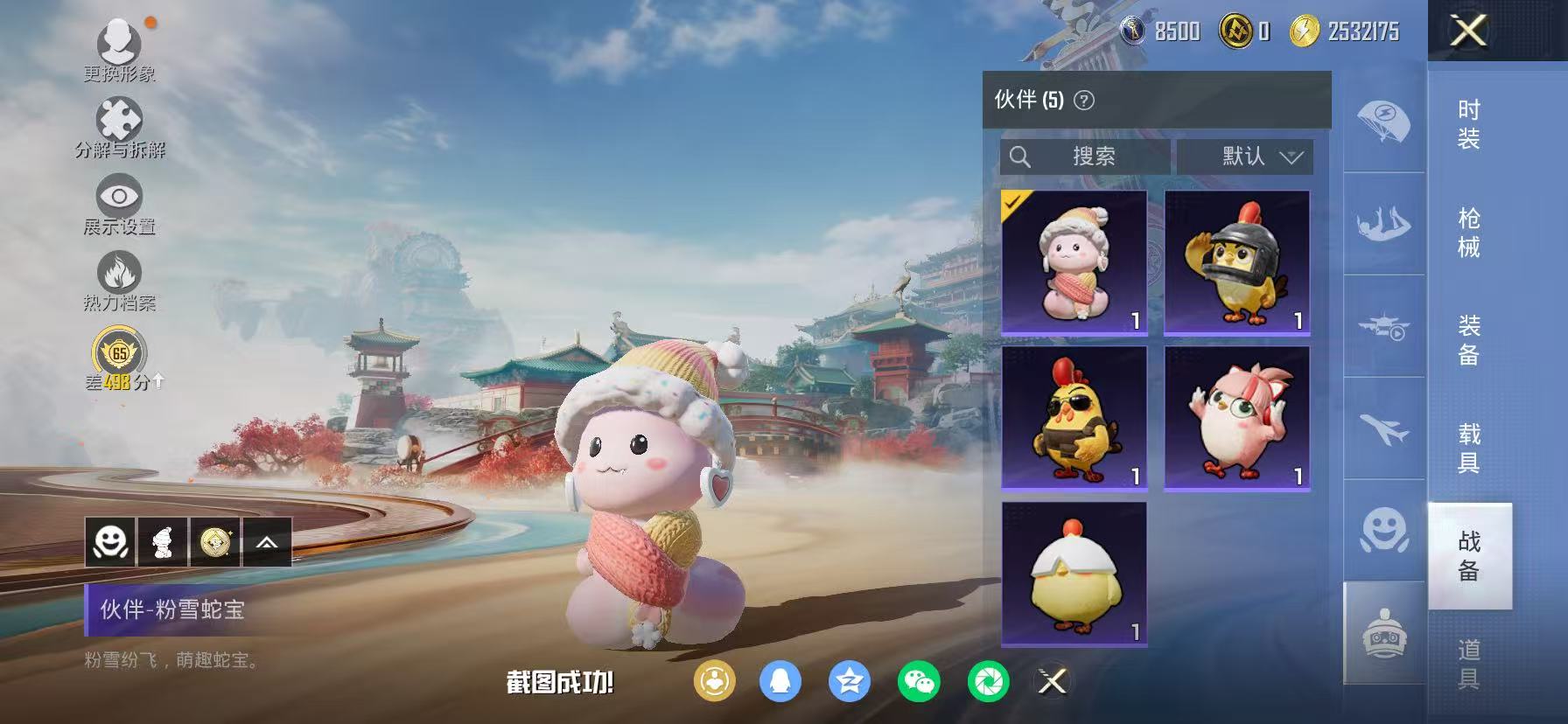Open the 伙伴 help question mark
This screenshot has width=1568, height=724.
pyautogui.click(x=1084, y=101)
